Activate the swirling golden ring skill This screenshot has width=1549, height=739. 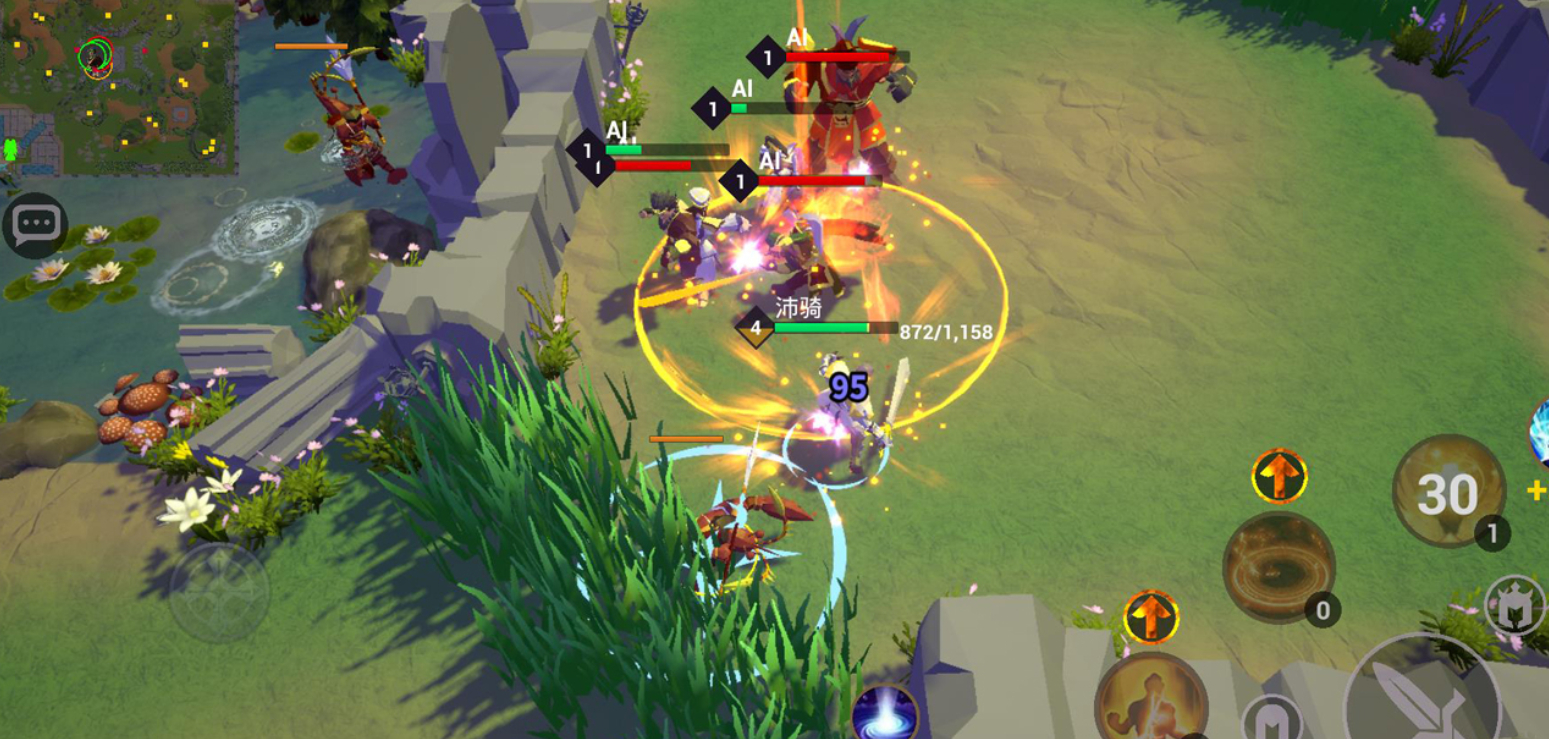1278,567
